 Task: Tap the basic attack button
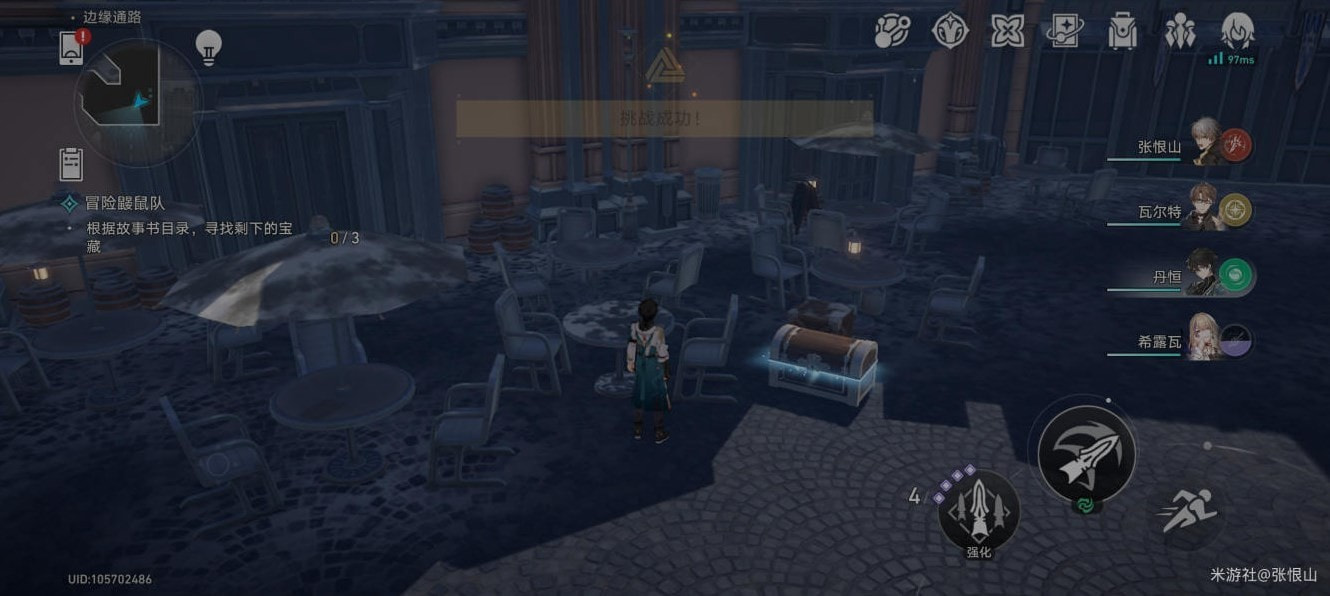[1086, 453]
